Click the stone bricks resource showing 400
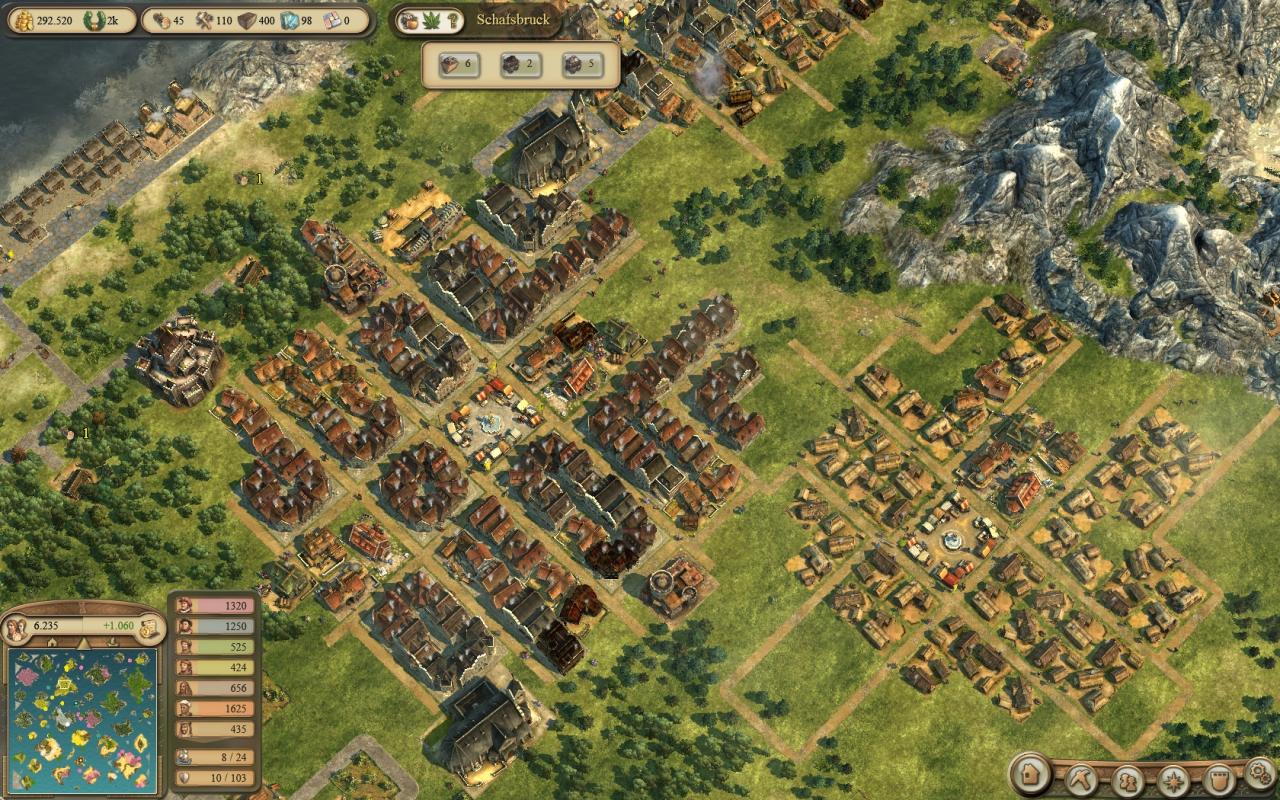The image size is (1280, 800). (x=251, y=20)
